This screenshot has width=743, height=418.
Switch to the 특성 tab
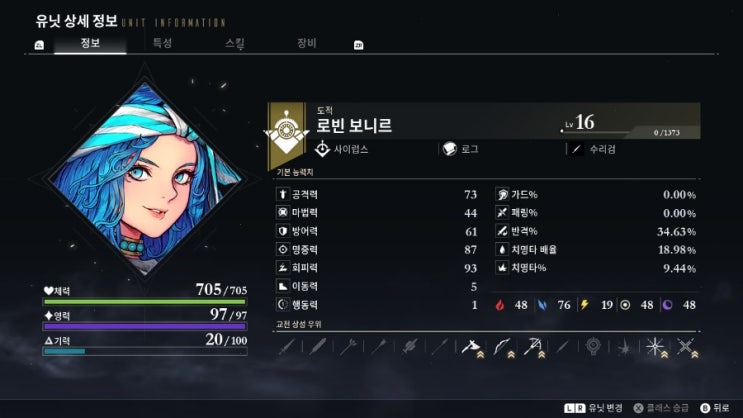(x=162, y=43)
